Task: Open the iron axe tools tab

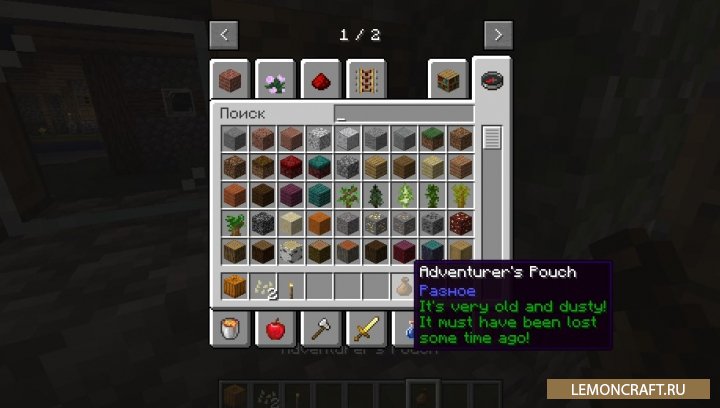Action: point(320,327)
